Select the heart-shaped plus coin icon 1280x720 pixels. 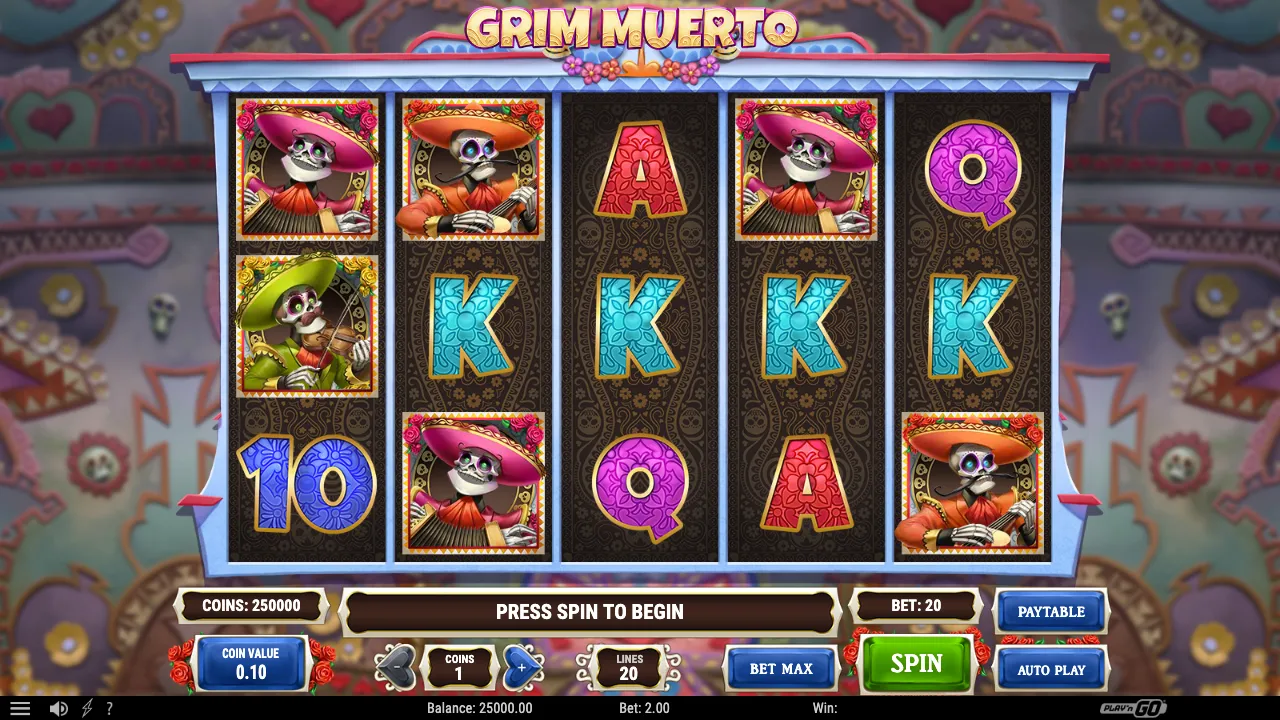click(522, 668)
